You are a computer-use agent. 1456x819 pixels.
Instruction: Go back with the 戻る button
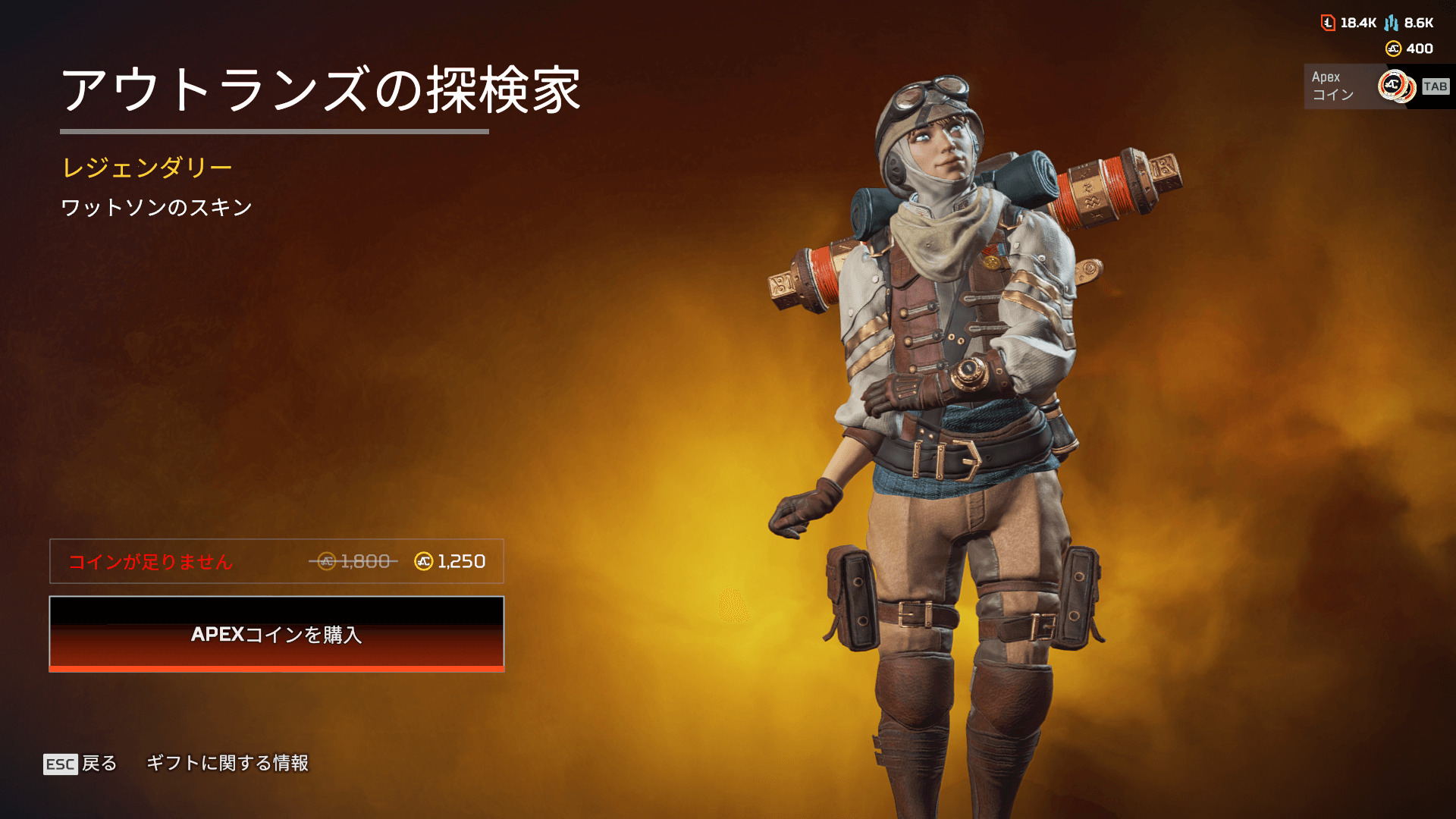pyautogui.click(x=81, y=763)
